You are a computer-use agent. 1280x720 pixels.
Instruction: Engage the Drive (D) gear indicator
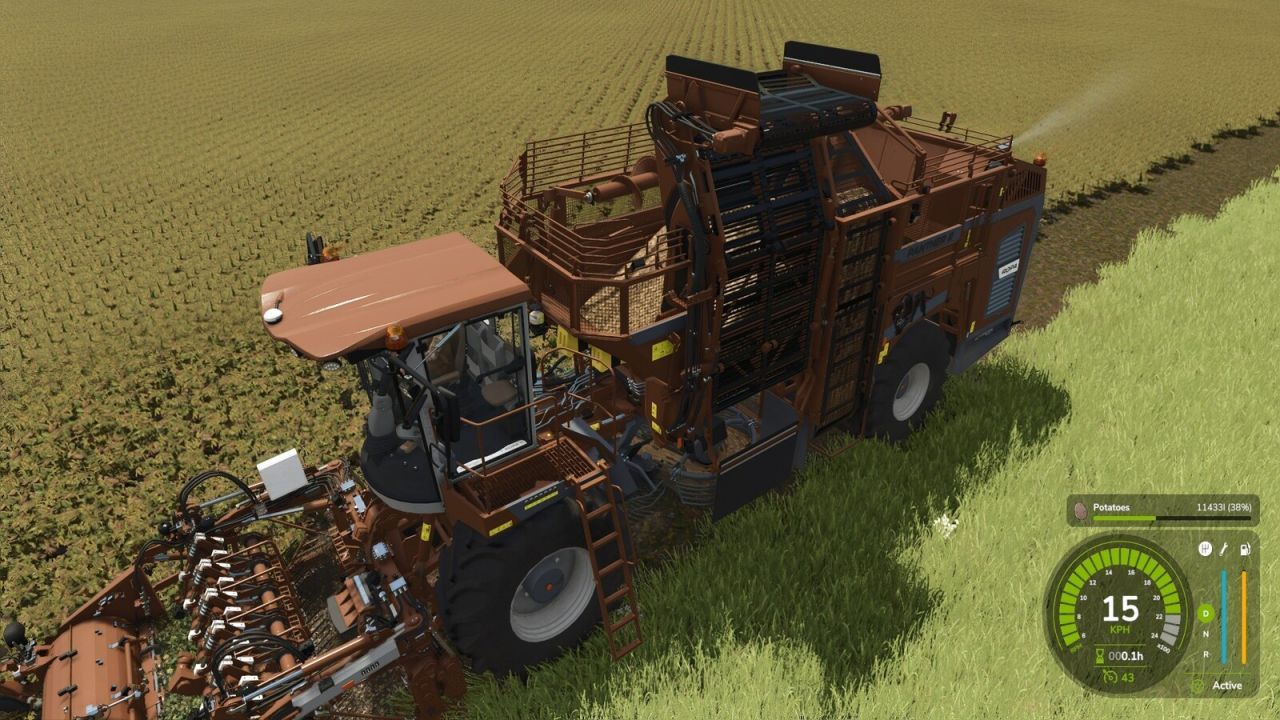click(1205, 614)
